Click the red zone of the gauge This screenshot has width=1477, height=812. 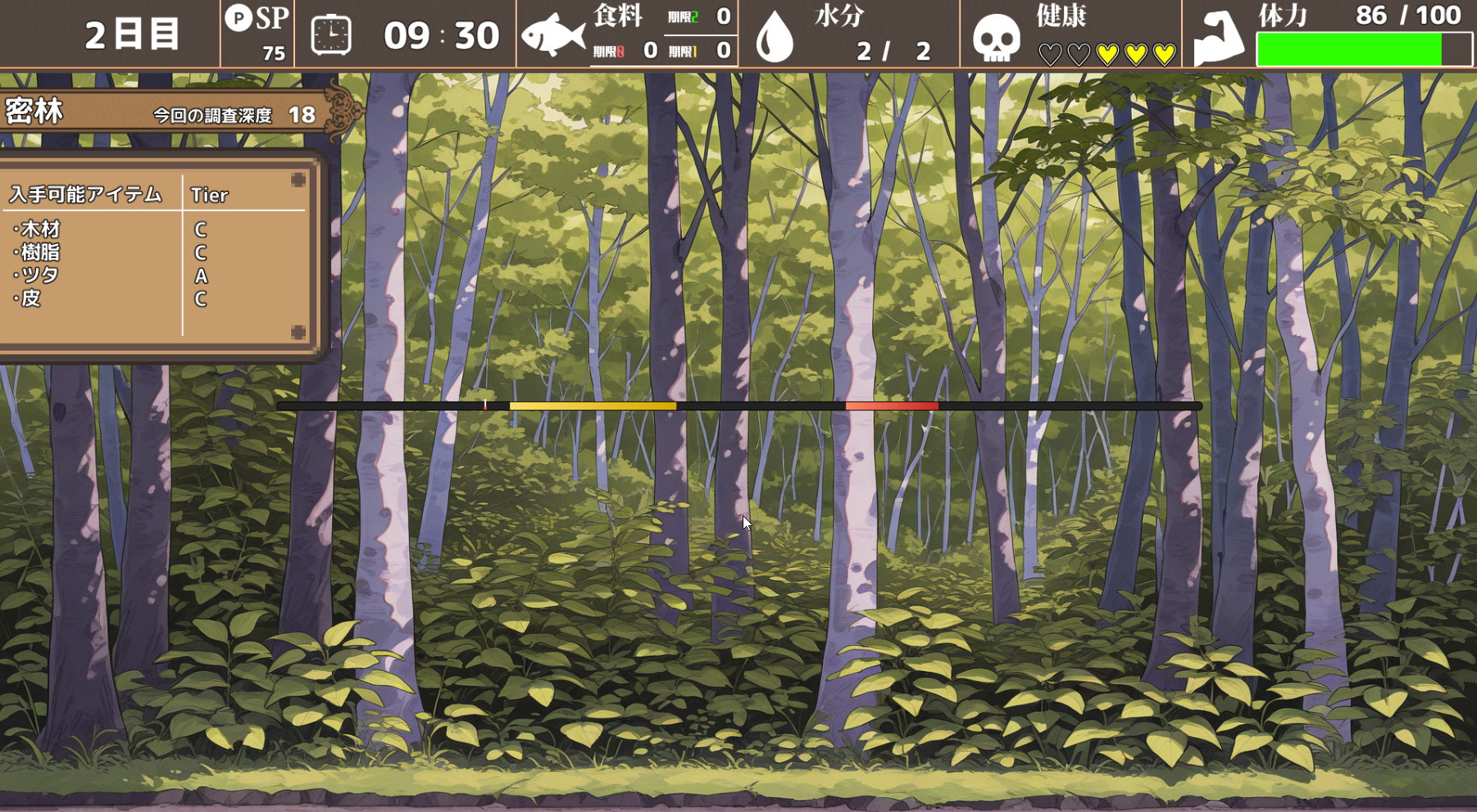click(x=892, y=406)
